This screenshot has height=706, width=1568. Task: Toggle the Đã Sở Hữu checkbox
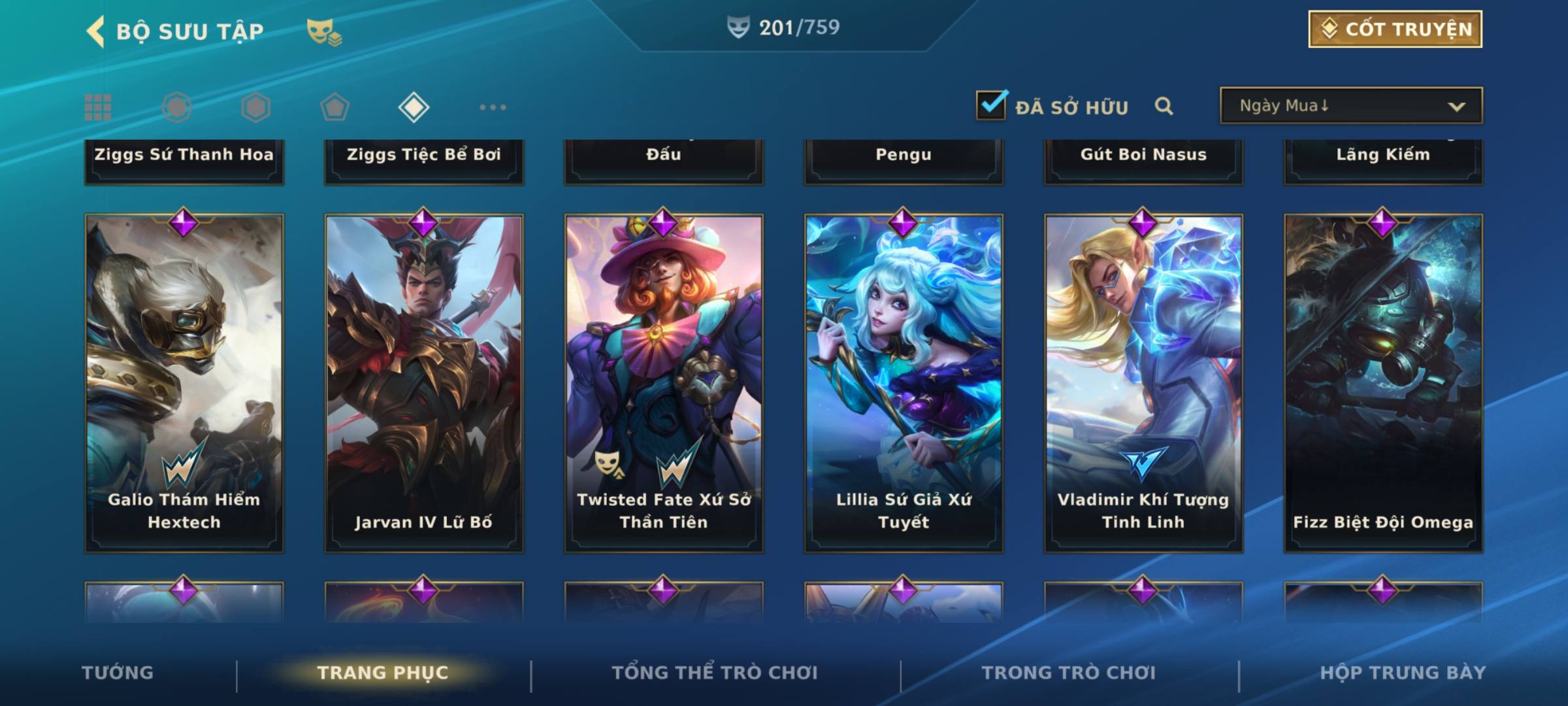coord(991,105)
